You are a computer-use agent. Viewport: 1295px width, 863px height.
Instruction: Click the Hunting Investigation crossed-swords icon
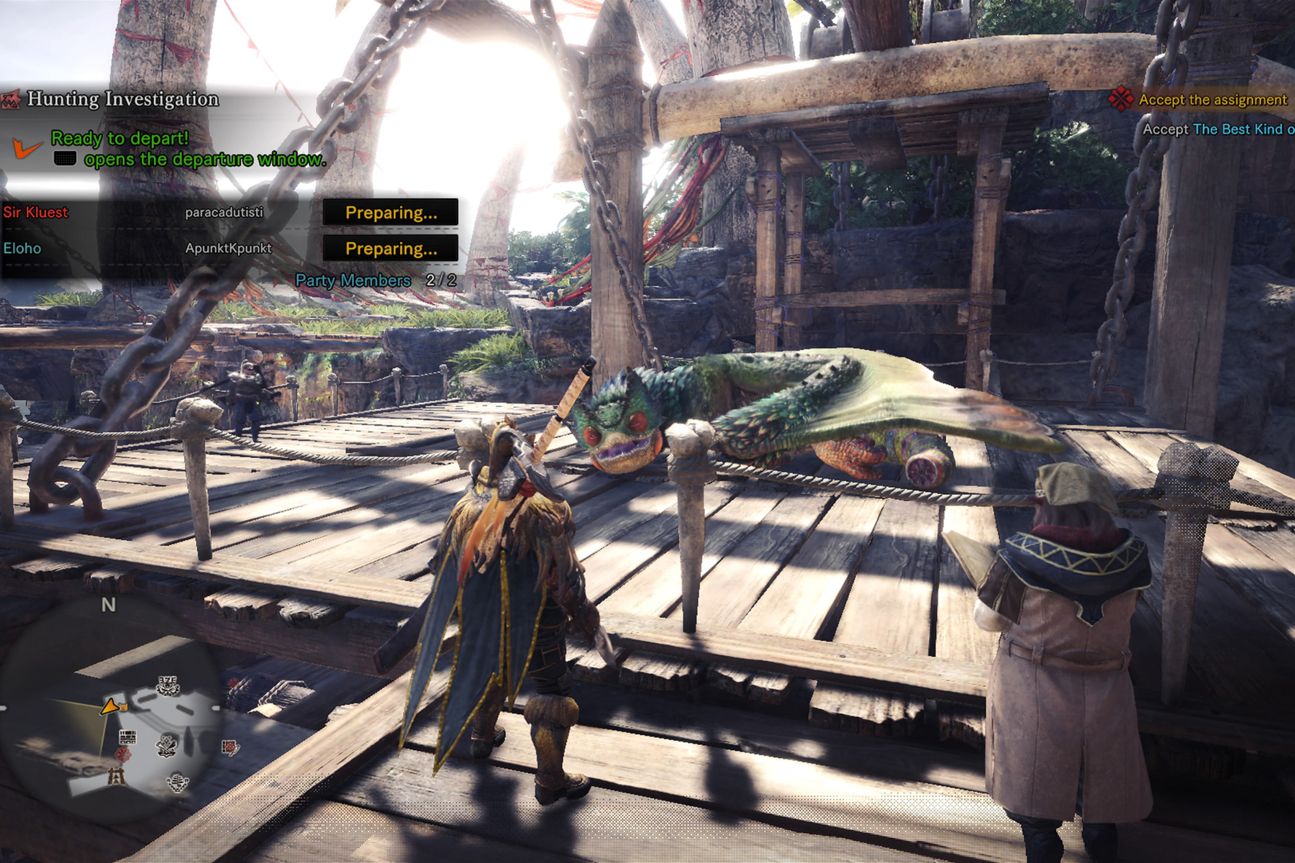[x=11, y=100]
